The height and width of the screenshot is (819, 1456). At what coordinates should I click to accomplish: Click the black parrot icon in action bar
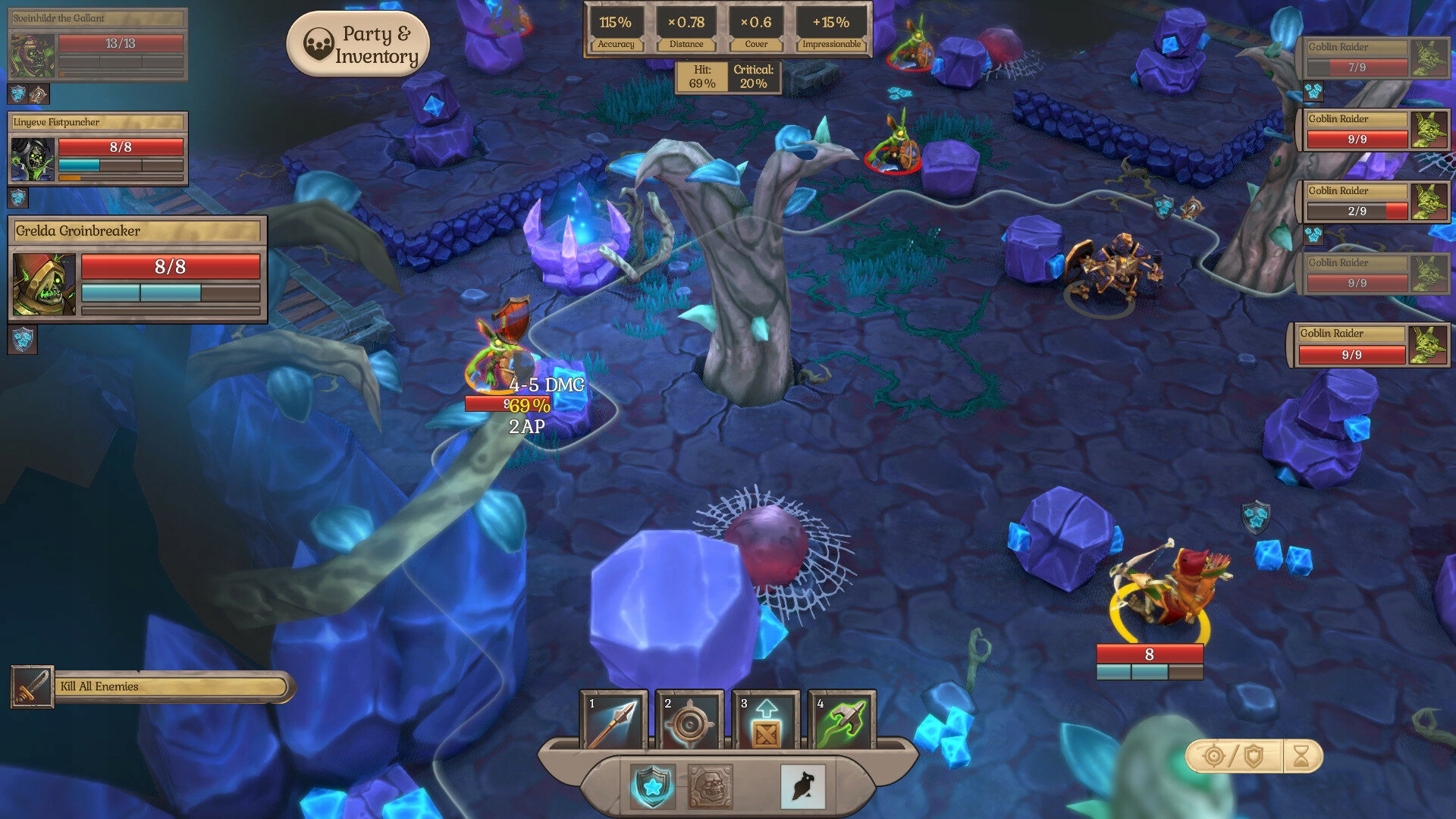(802, 786)
